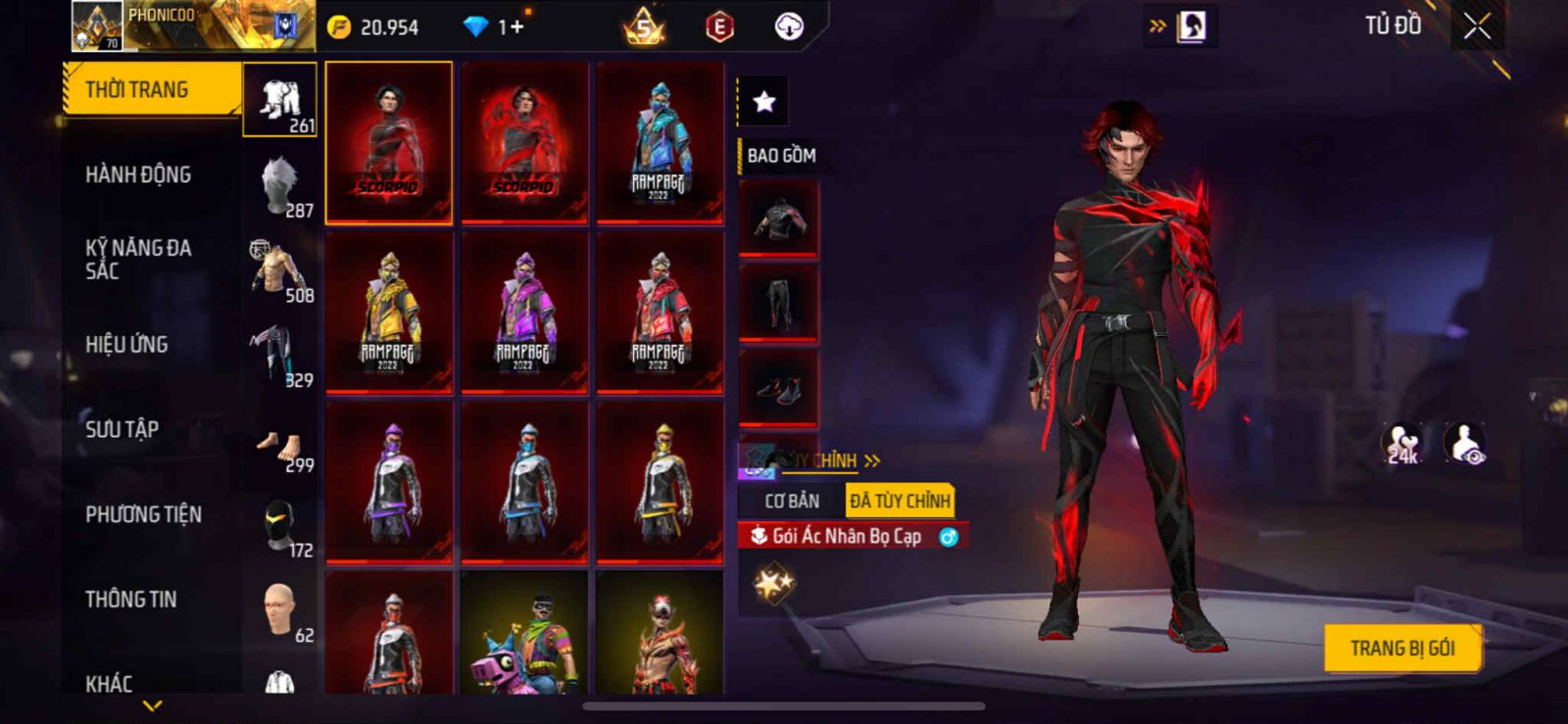Viewport: 1568px width, 724px height.
Task: Open the player profile banner PHONICOO
Action: tap(193, 26)
